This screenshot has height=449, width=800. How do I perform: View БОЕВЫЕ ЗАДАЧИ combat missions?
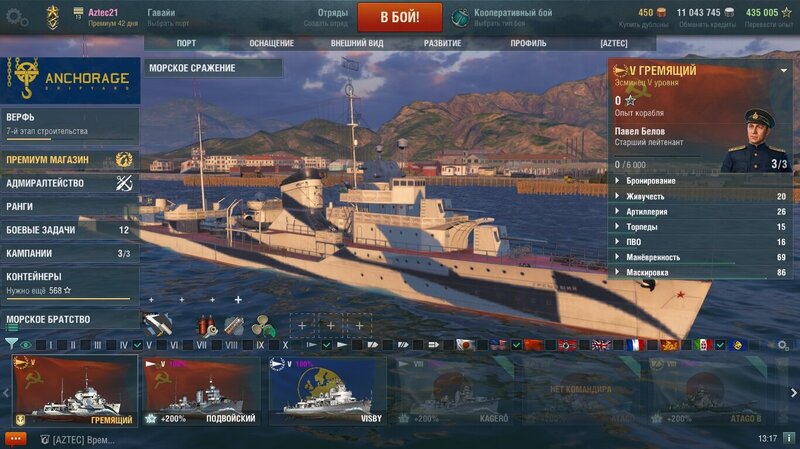(68, 230)
